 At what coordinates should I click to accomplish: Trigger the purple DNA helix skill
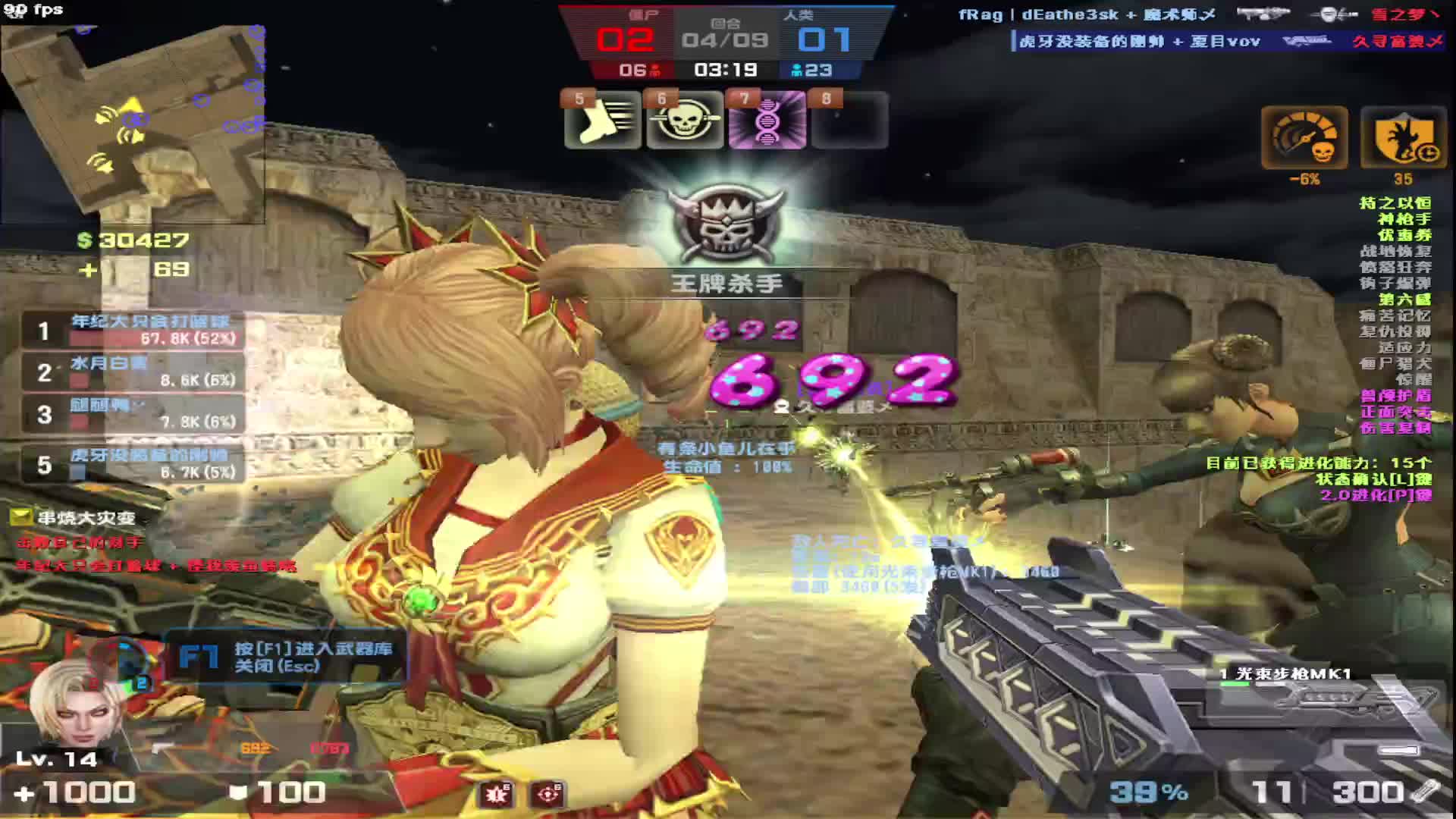767,120
